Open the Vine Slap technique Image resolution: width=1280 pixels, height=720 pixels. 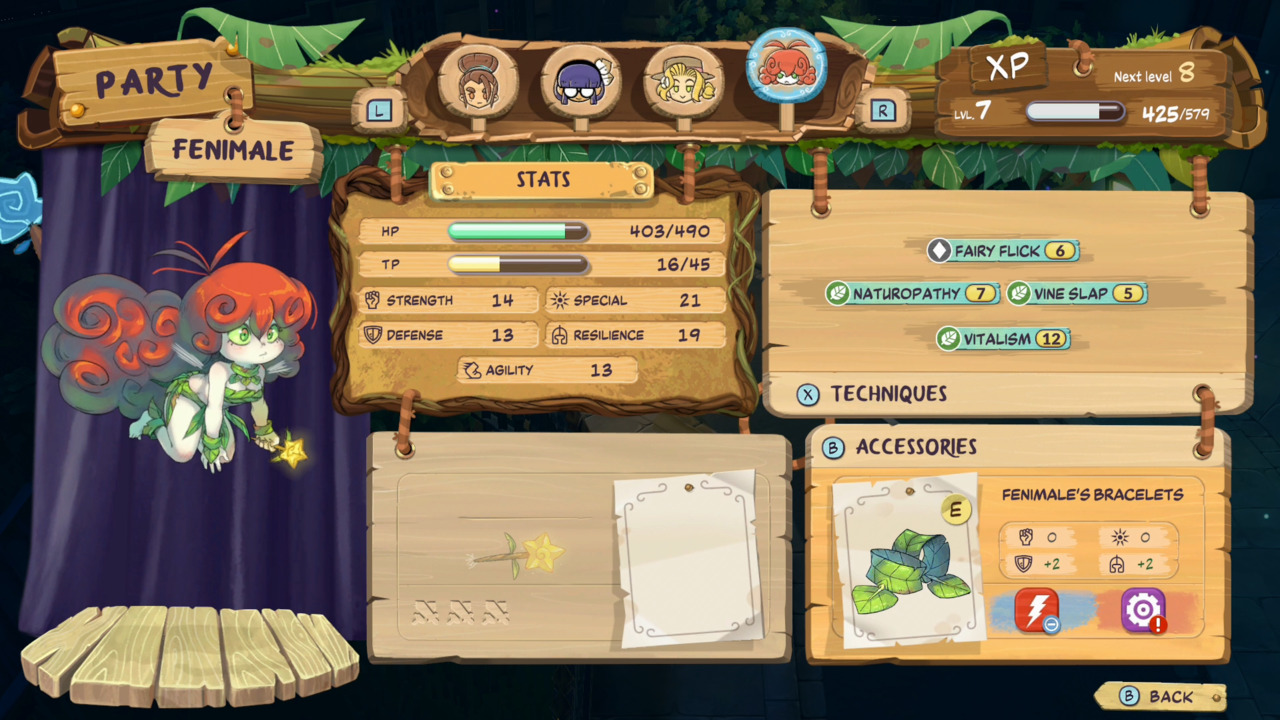click(x=1017, y=294)
